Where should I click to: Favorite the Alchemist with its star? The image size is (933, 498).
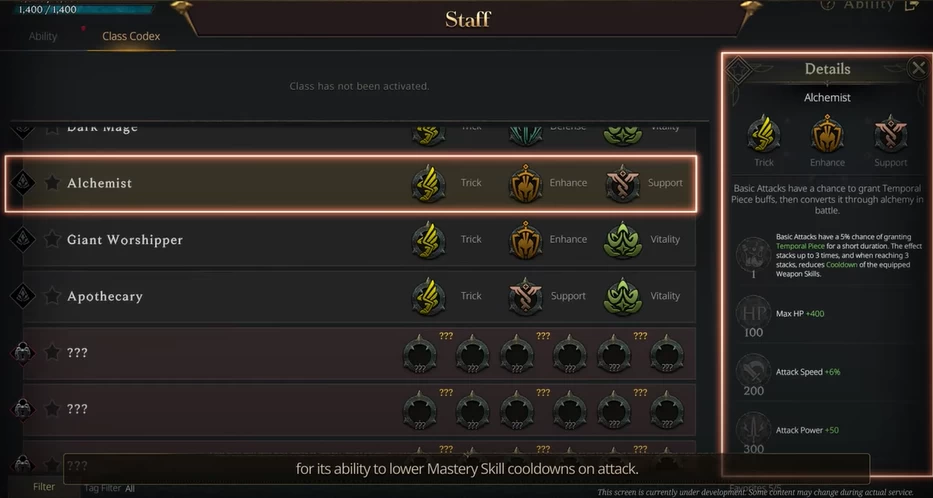tap(52, 183)
